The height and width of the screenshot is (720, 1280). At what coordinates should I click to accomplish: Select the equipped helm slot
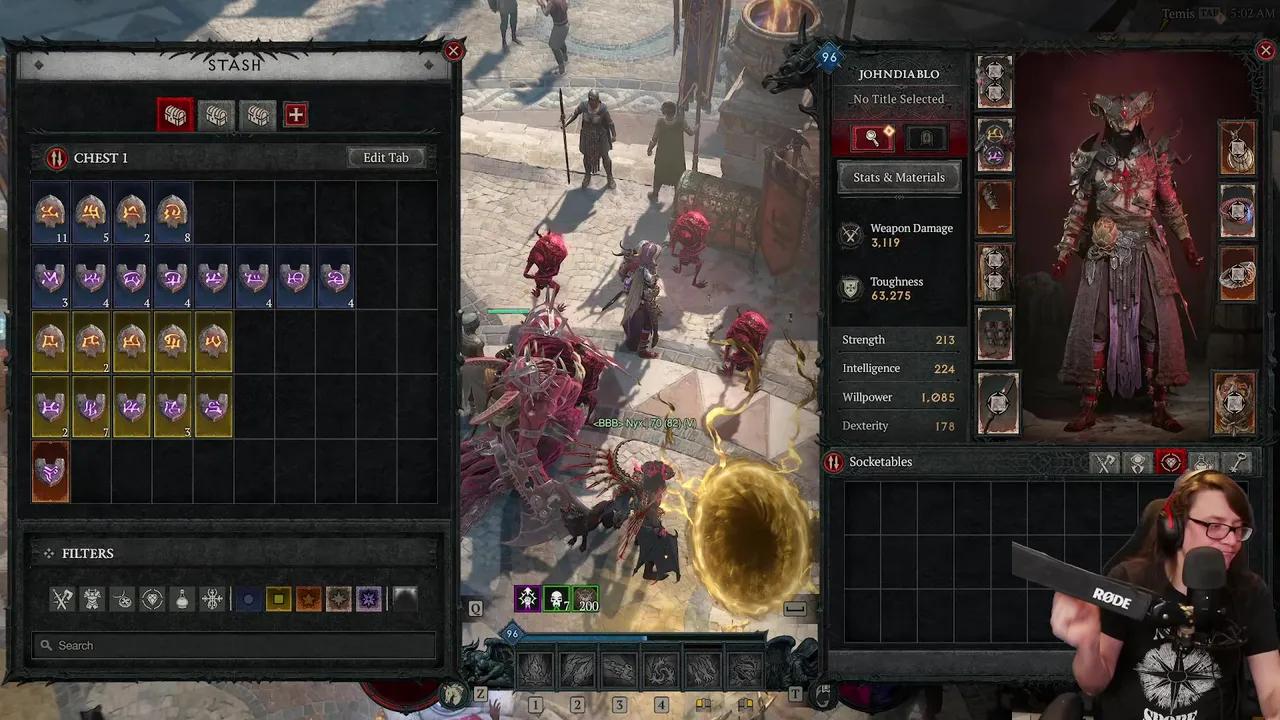(x=995, y=82)
